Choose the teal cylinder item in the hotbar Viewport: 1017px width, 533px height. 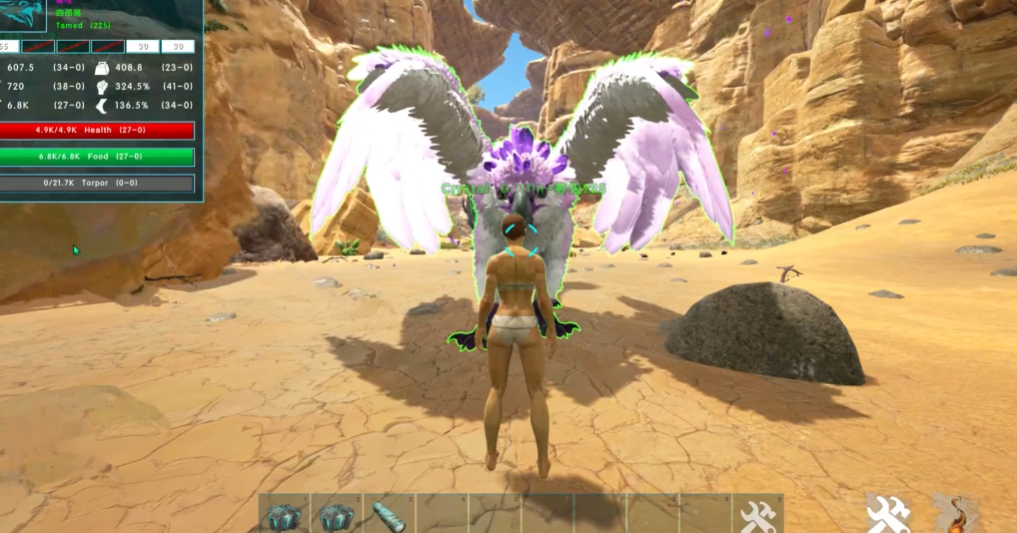[x=388, y=516]
